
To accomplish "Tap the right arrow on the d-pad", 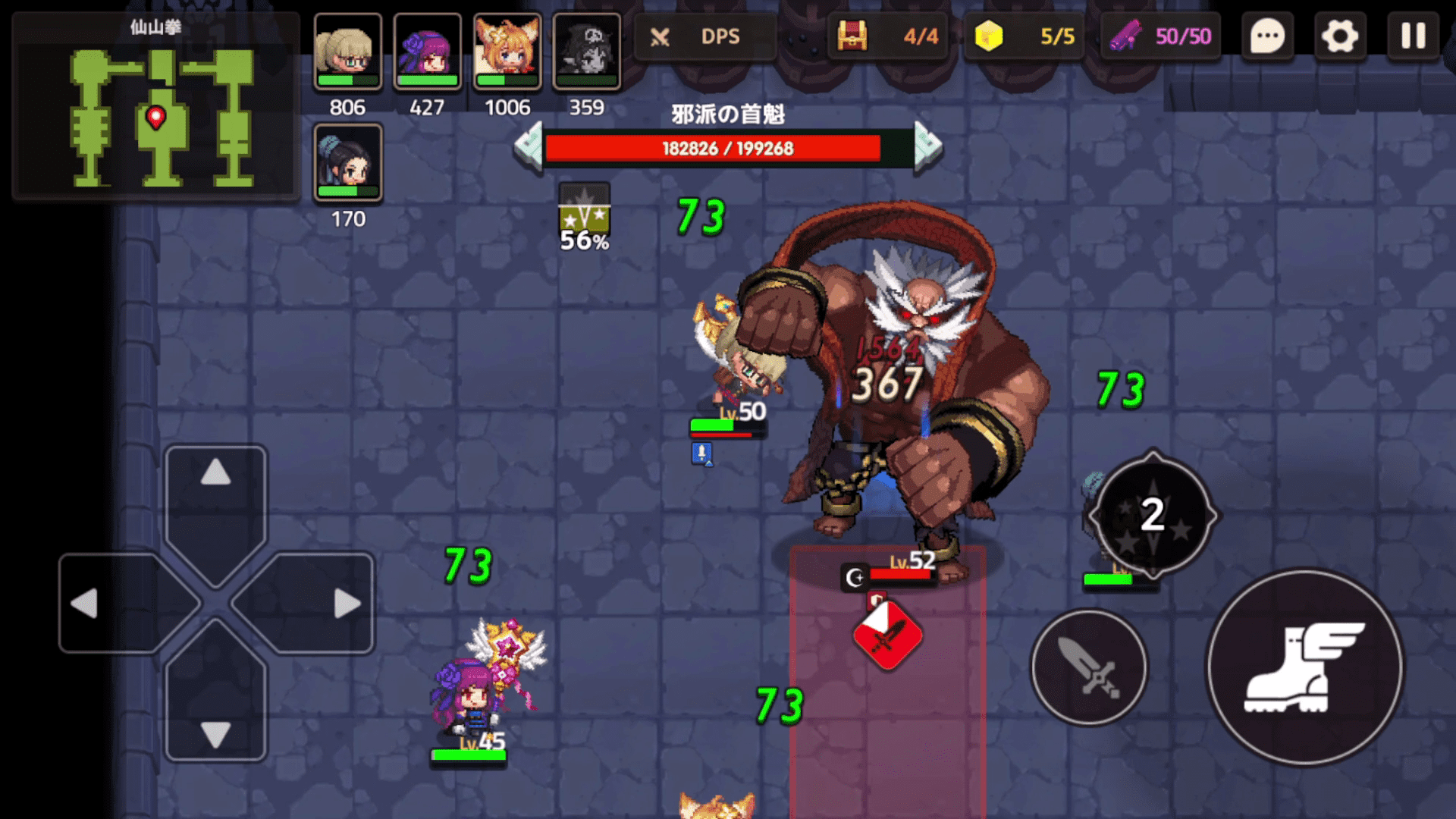I will pos(347,604).
